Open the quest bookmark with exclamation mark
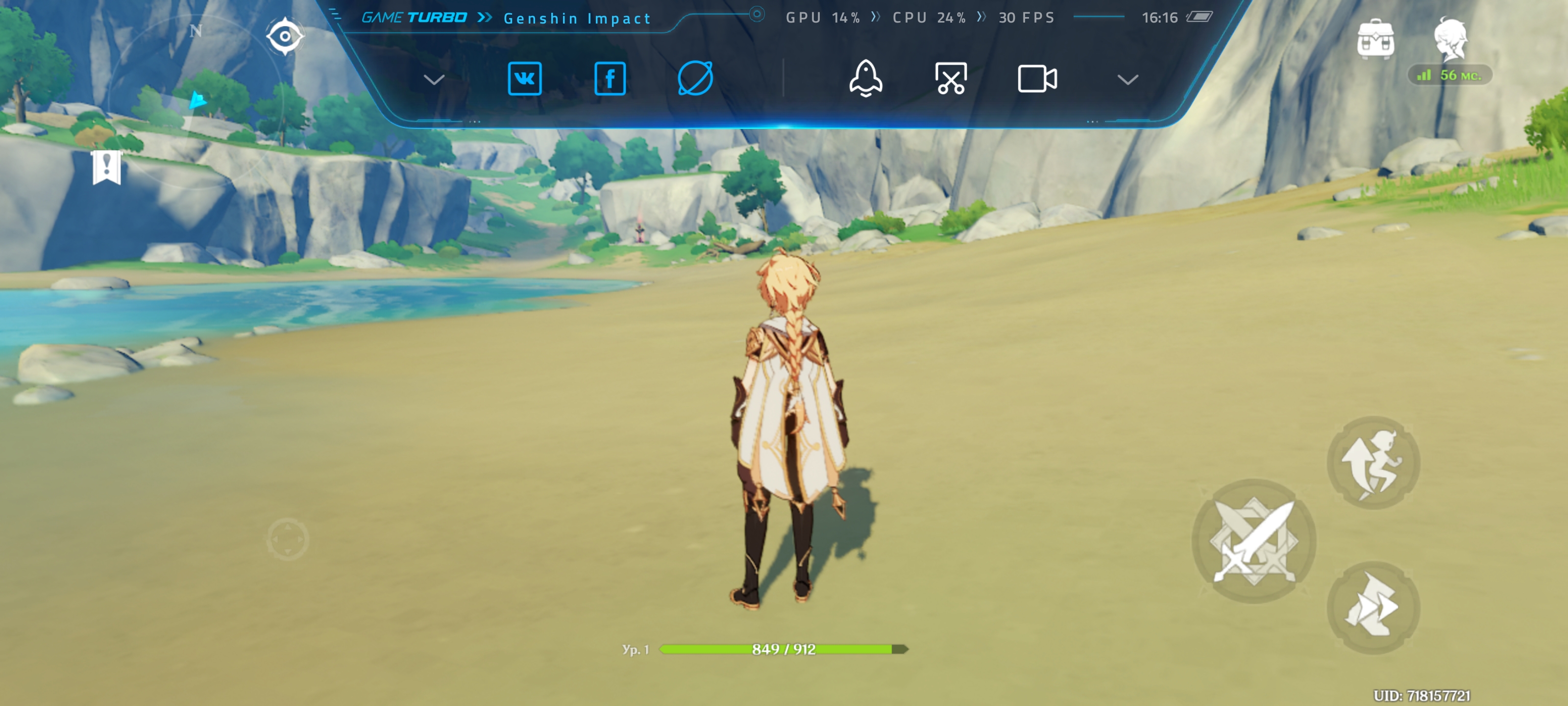Screen dimensions: 1568x706 106,166
